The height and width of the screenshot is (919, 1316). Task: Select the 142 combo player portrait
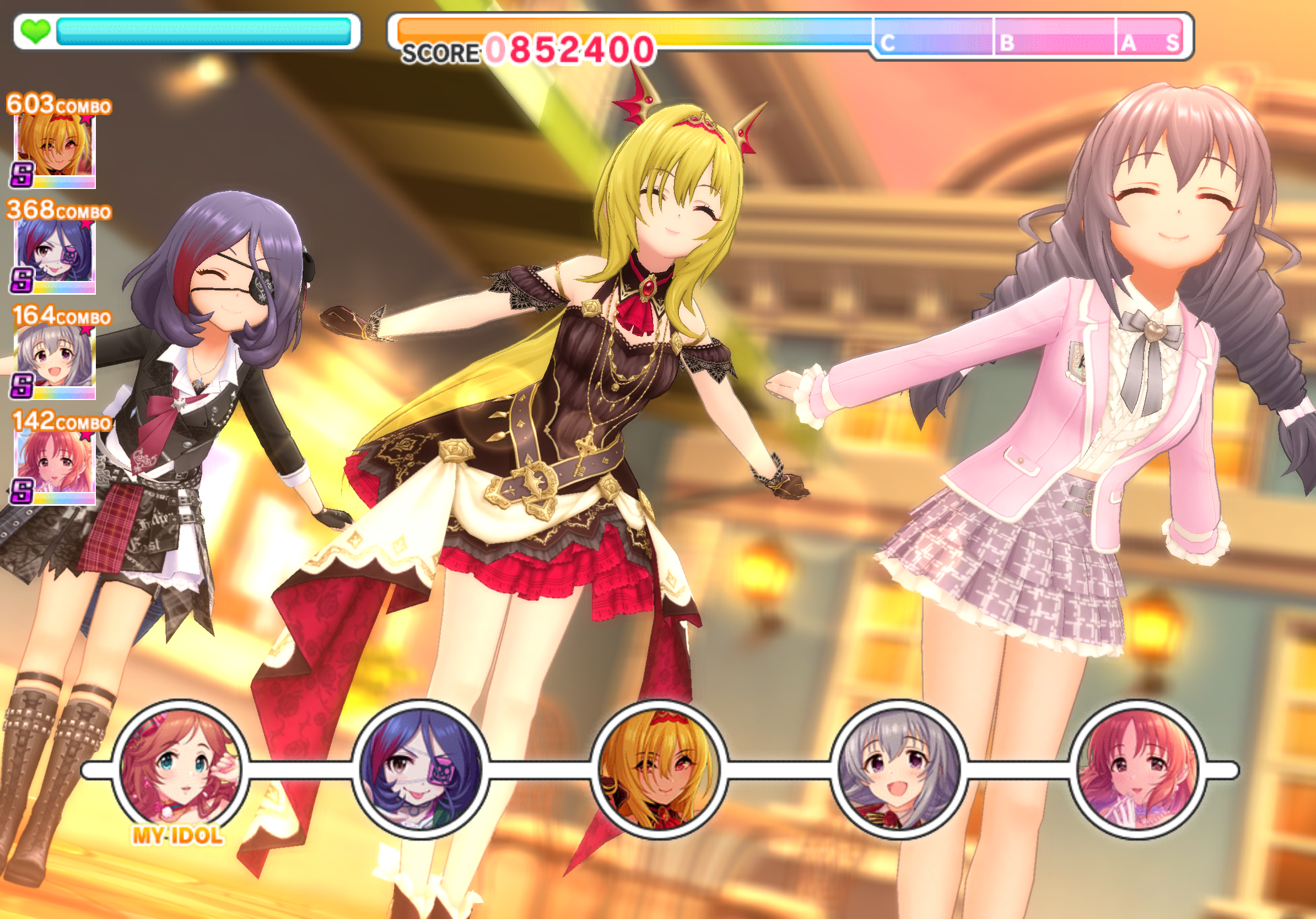click(55, 466)
